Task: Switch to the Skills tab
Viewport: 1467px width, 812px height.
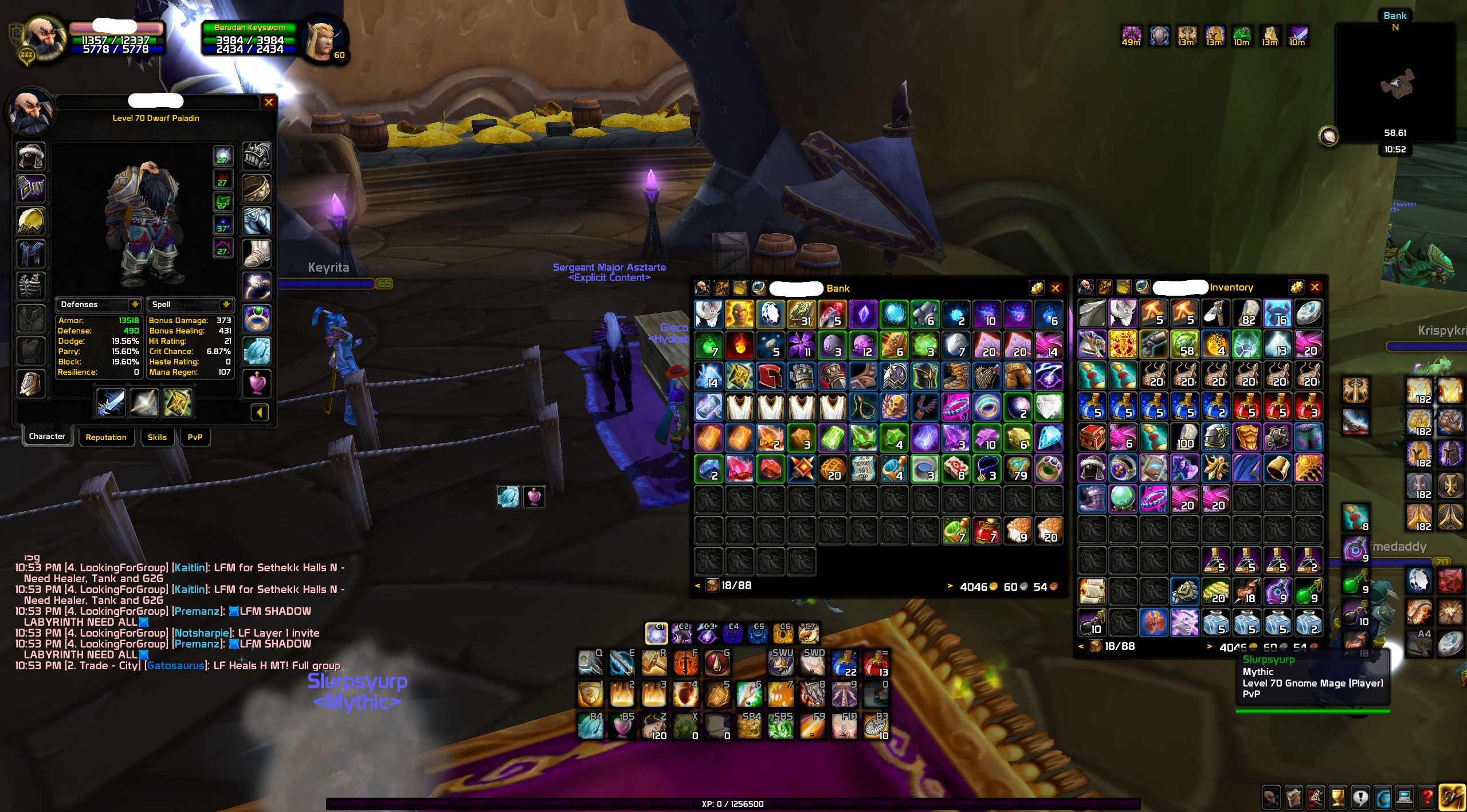Action: 158,437
